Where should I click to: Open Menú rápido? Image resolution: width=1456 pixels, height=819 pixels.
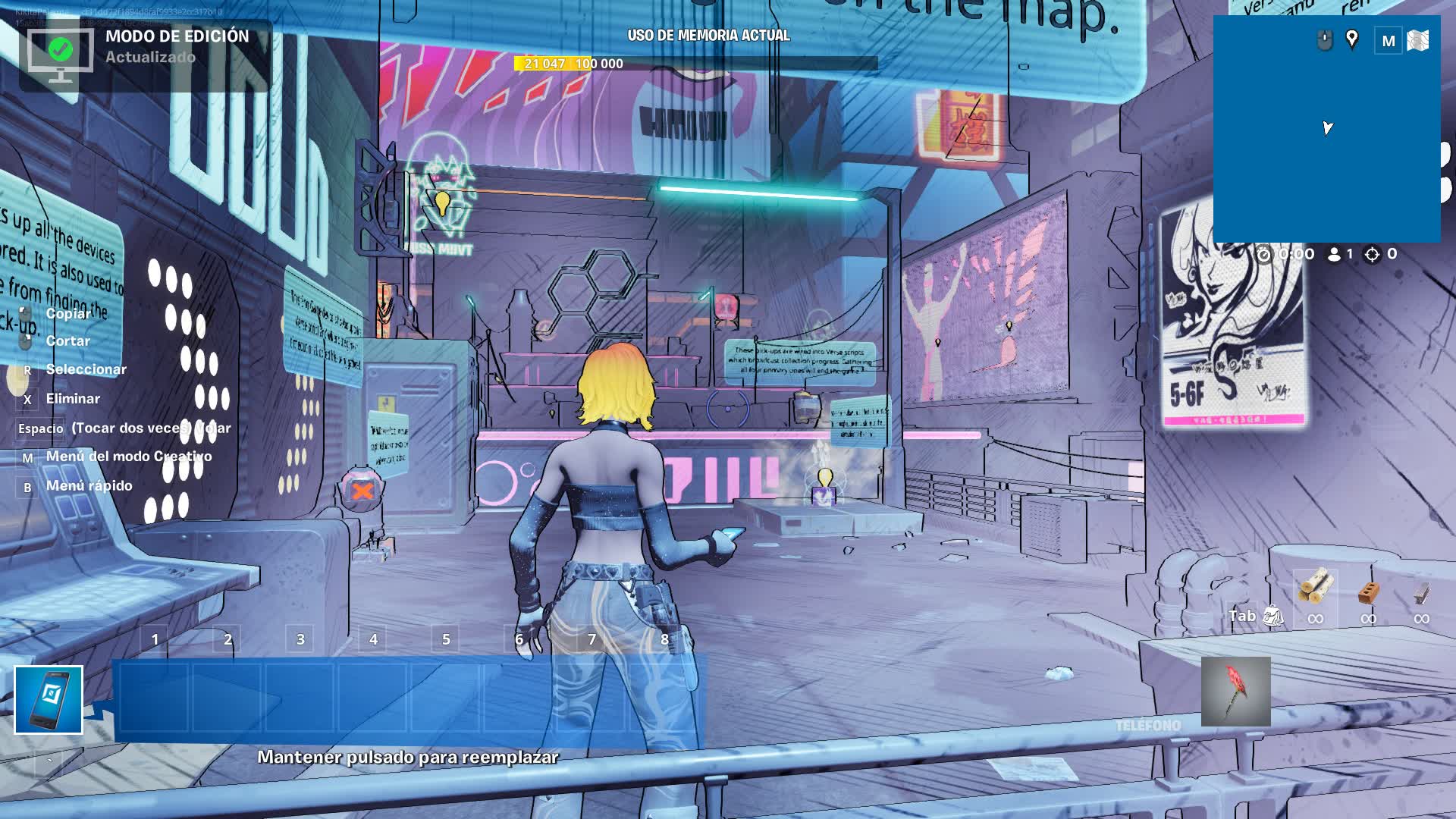pos(88,485)
